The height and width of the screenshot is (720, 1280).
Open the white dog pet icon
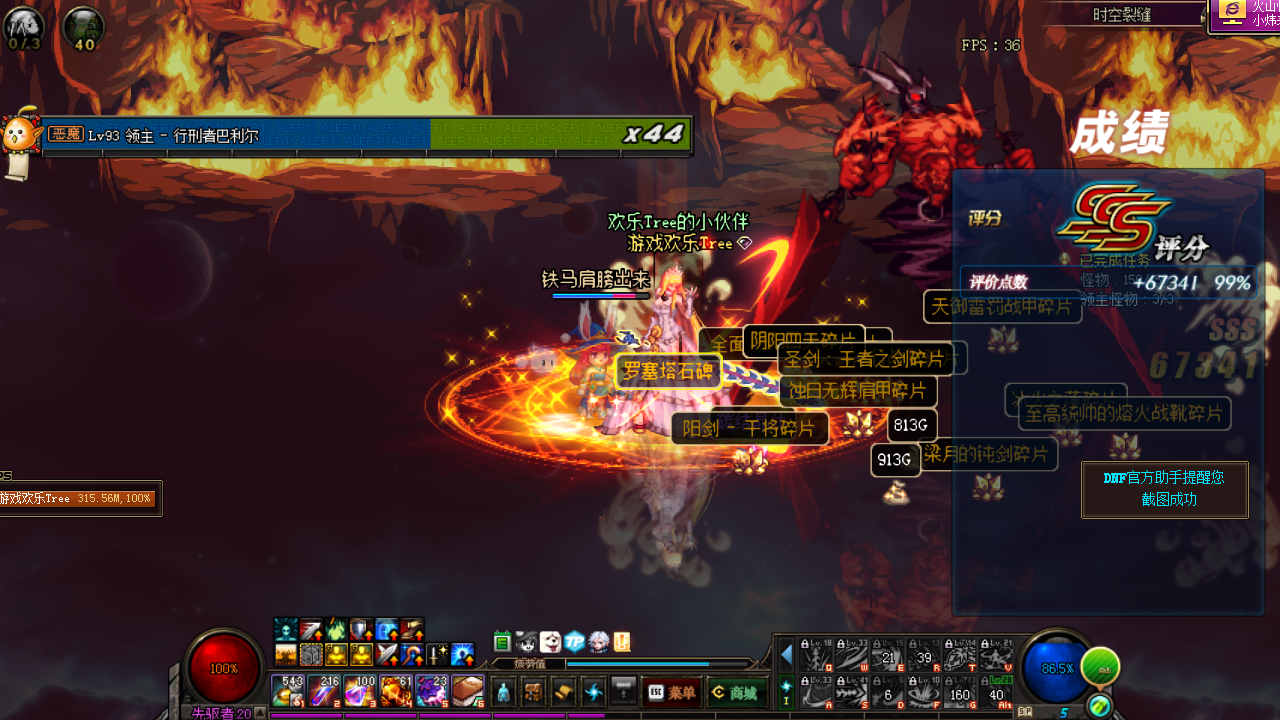click(550, 642)
